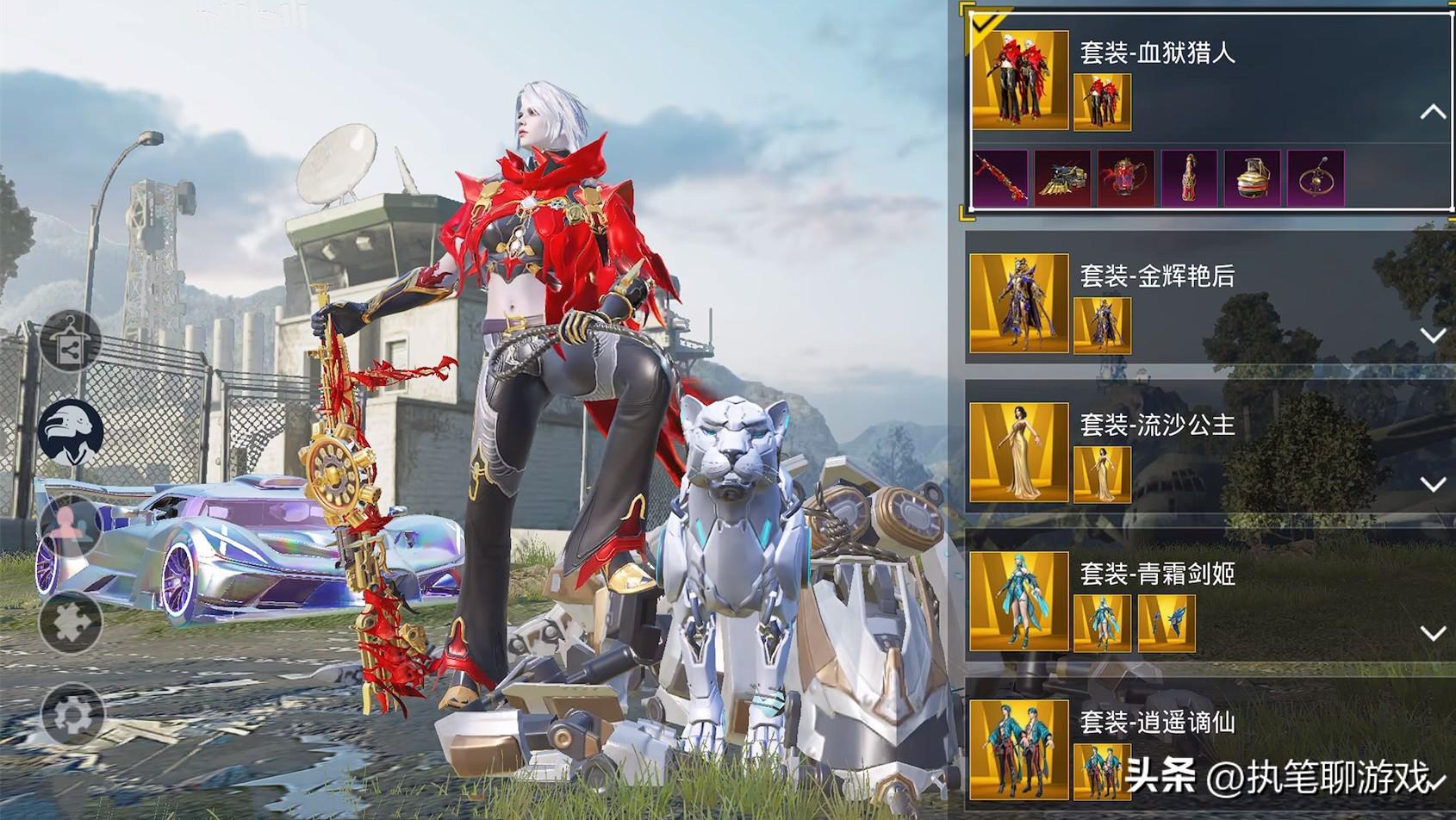Expand the 金辉艳后 set row
This screenshot has height=820, width=1456.
click(x=1432, y=335)
